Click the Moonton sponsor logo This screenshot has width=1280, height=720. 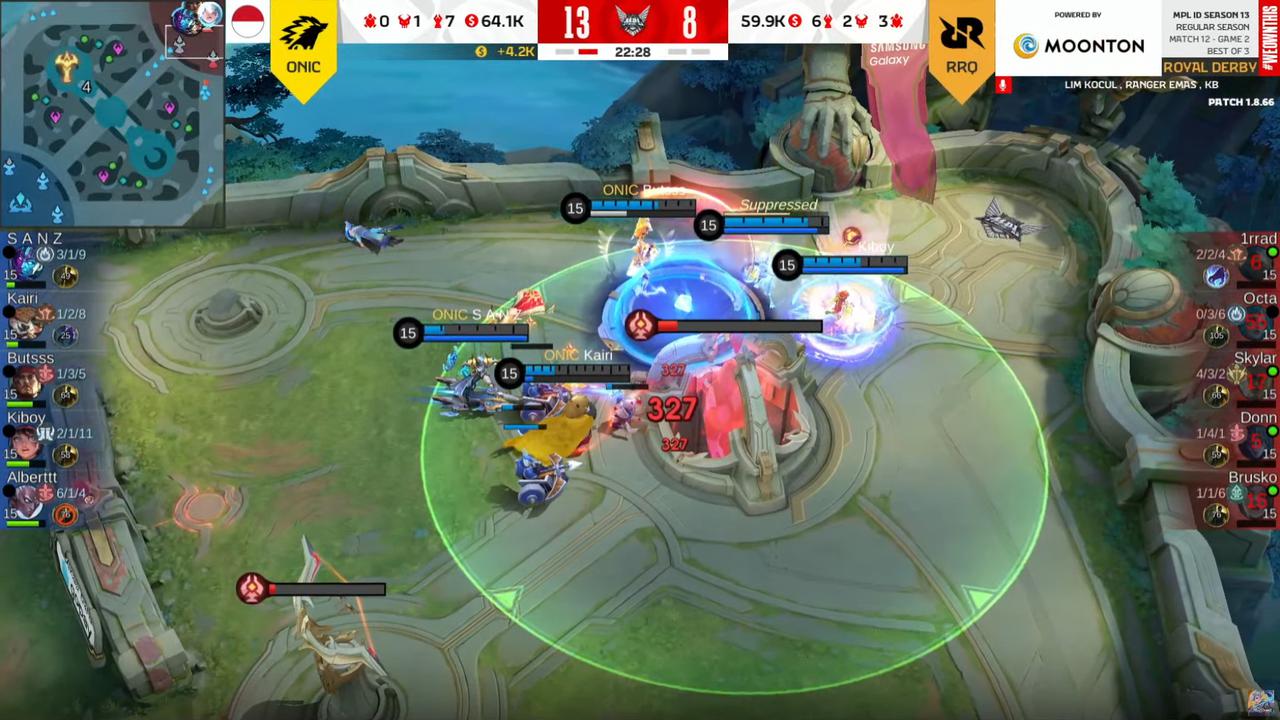point(1078,45)
